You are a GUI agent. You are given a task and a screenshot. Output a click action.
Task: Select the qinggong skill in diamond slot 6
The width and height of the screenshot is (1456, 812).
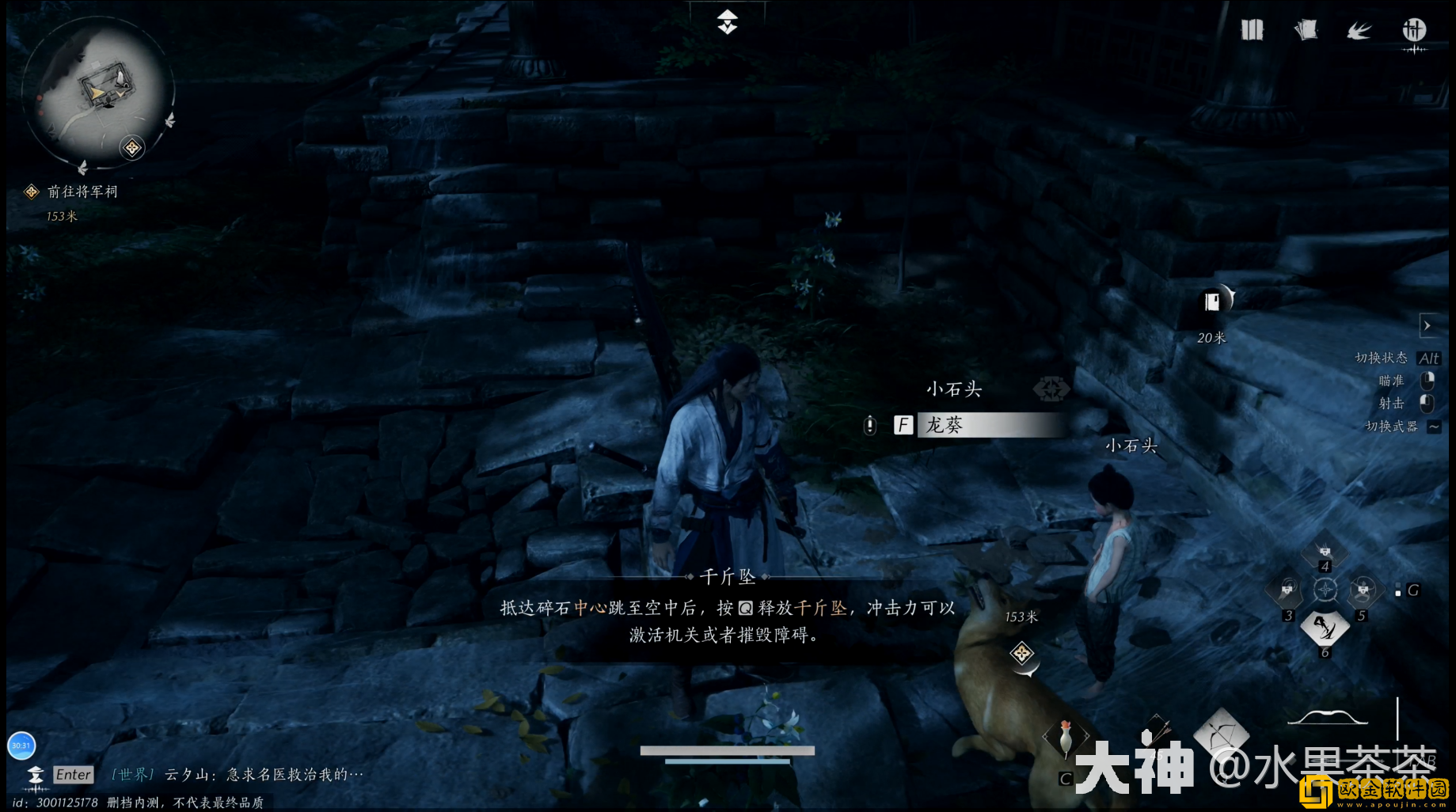click(1325, 627)
